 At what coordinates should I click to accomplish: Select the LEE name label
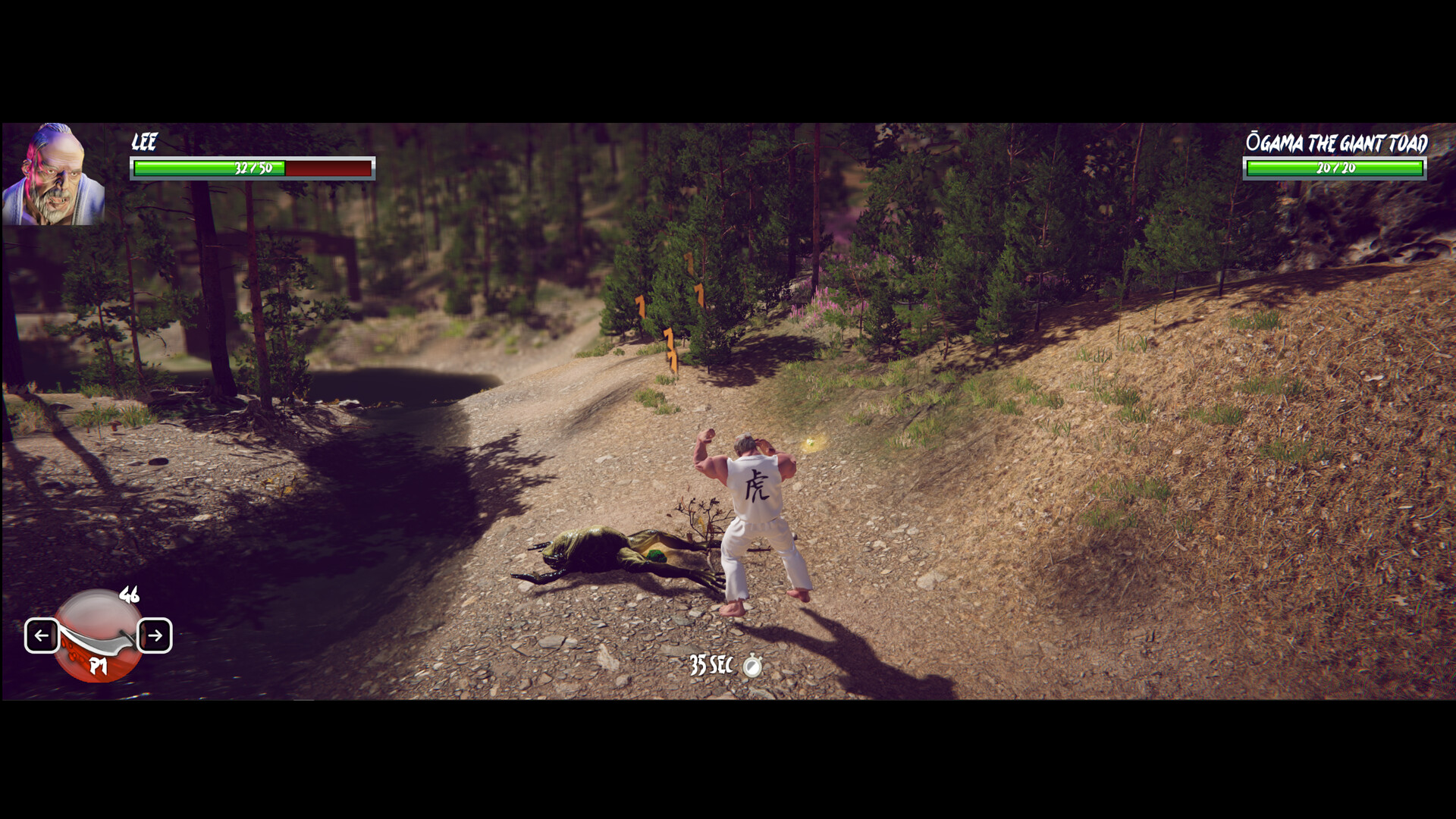(x=144, y=142)
